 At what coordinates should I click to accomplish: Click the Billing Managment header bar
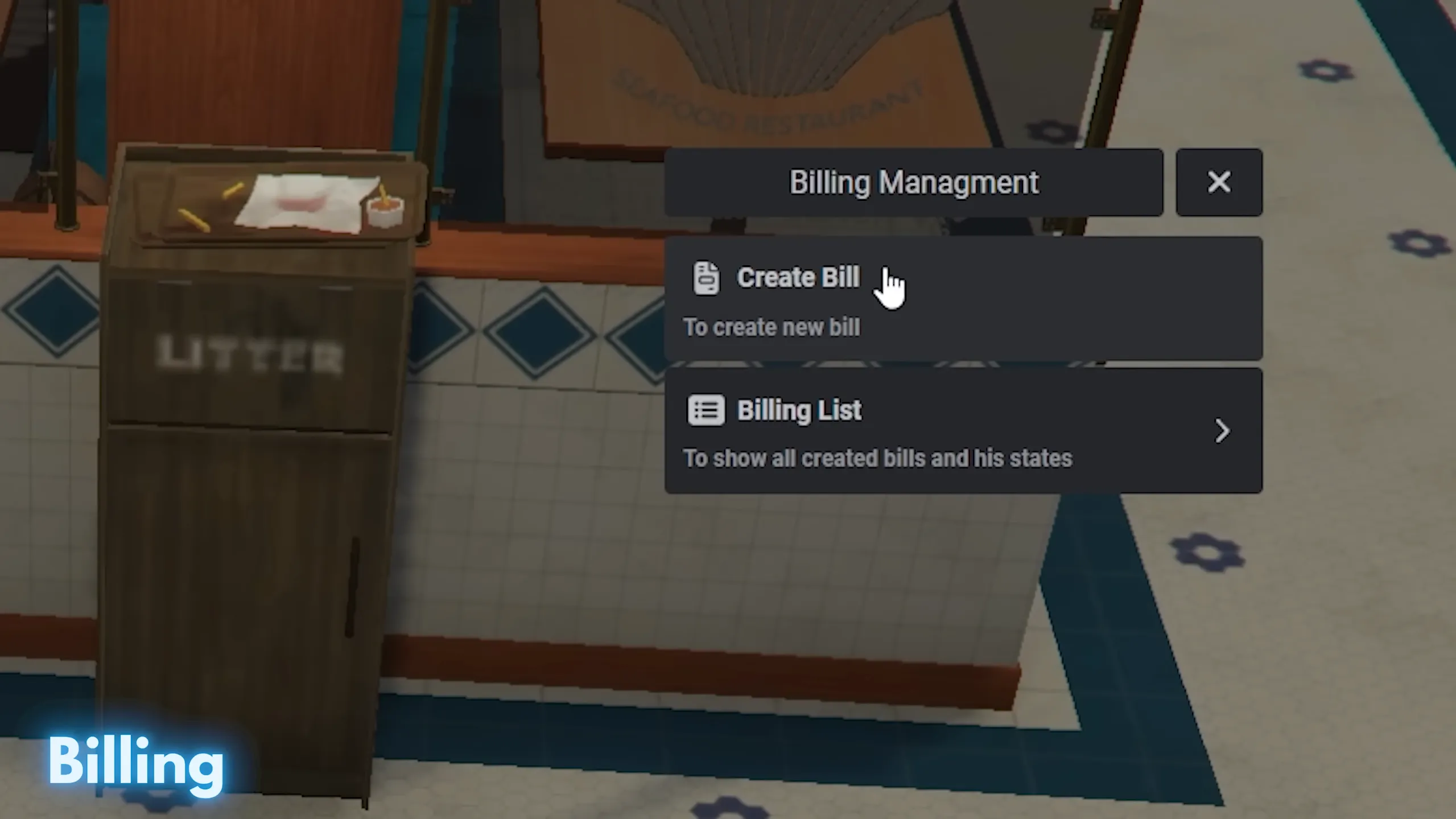(914, 182)
